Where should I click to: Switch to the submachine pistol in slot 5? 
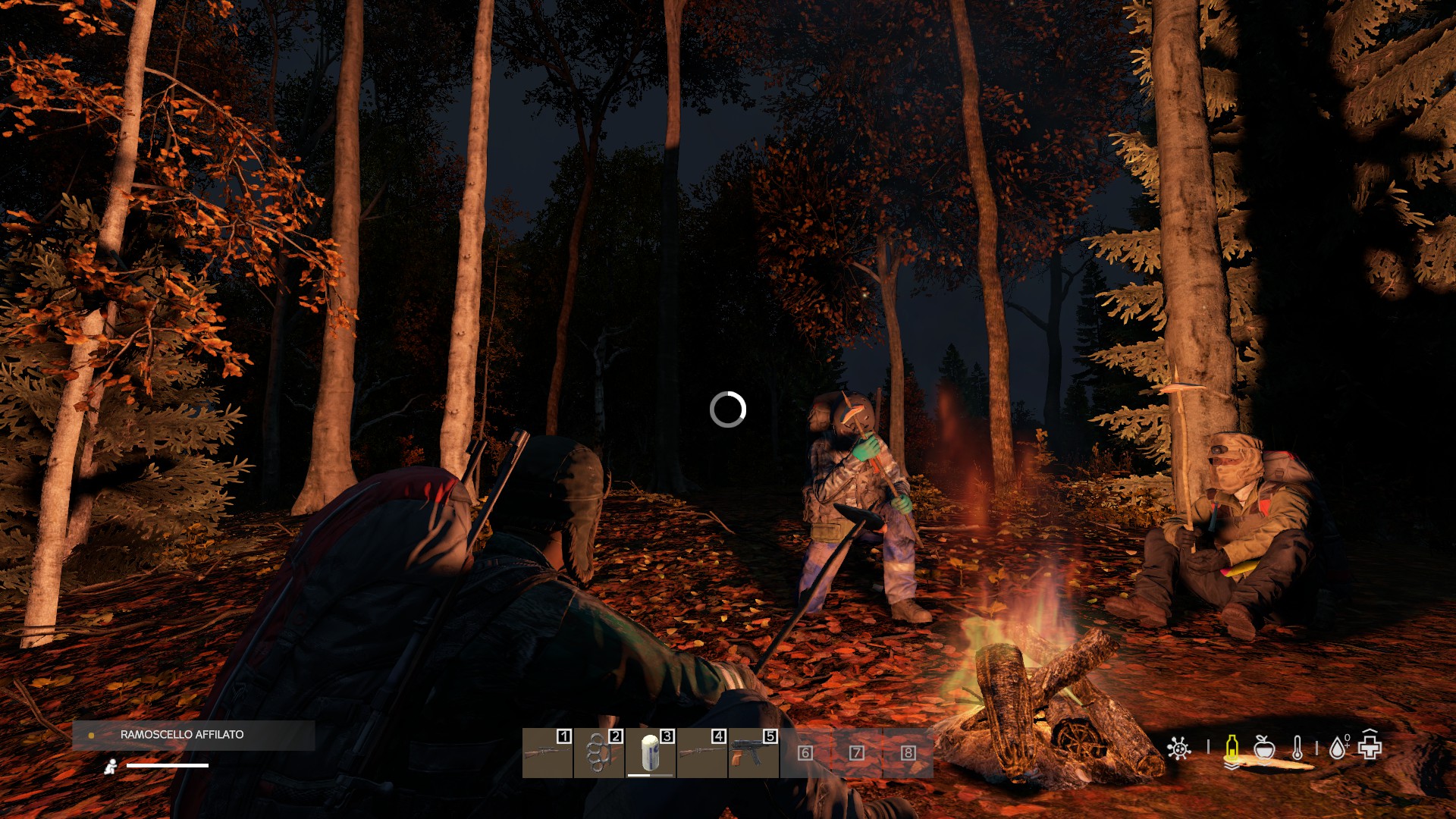pos(753,753)
